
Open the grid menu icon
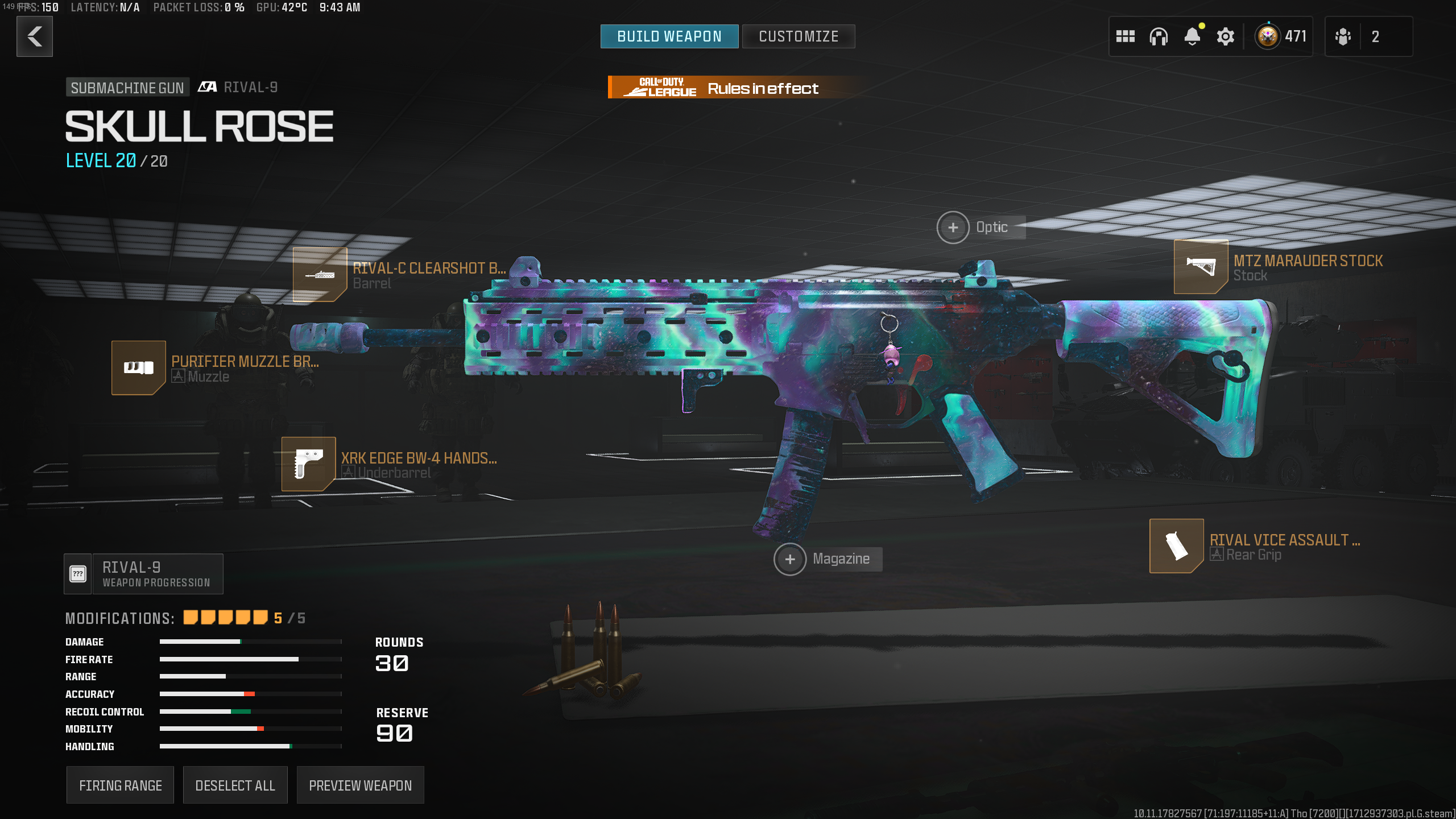pos(1125,37)
